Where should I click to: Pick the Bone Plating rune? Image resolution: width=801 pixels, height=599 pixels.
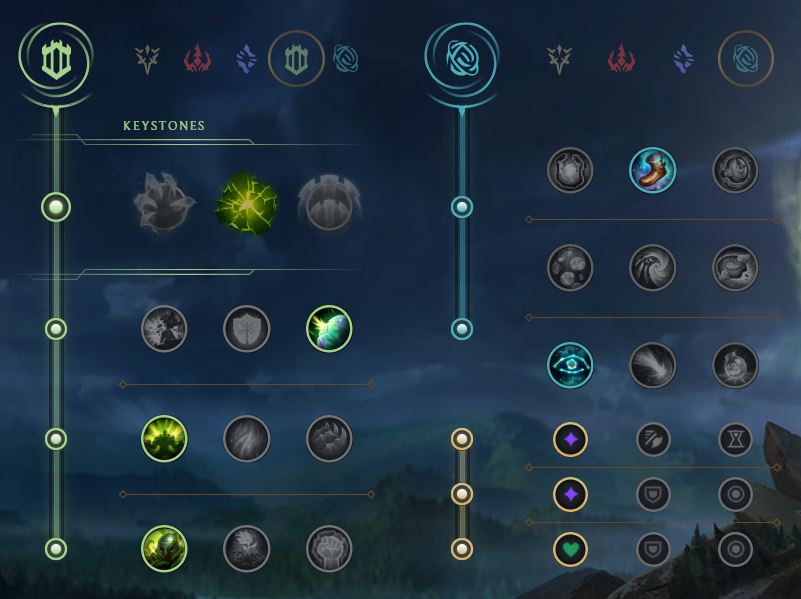pos(329,439)
